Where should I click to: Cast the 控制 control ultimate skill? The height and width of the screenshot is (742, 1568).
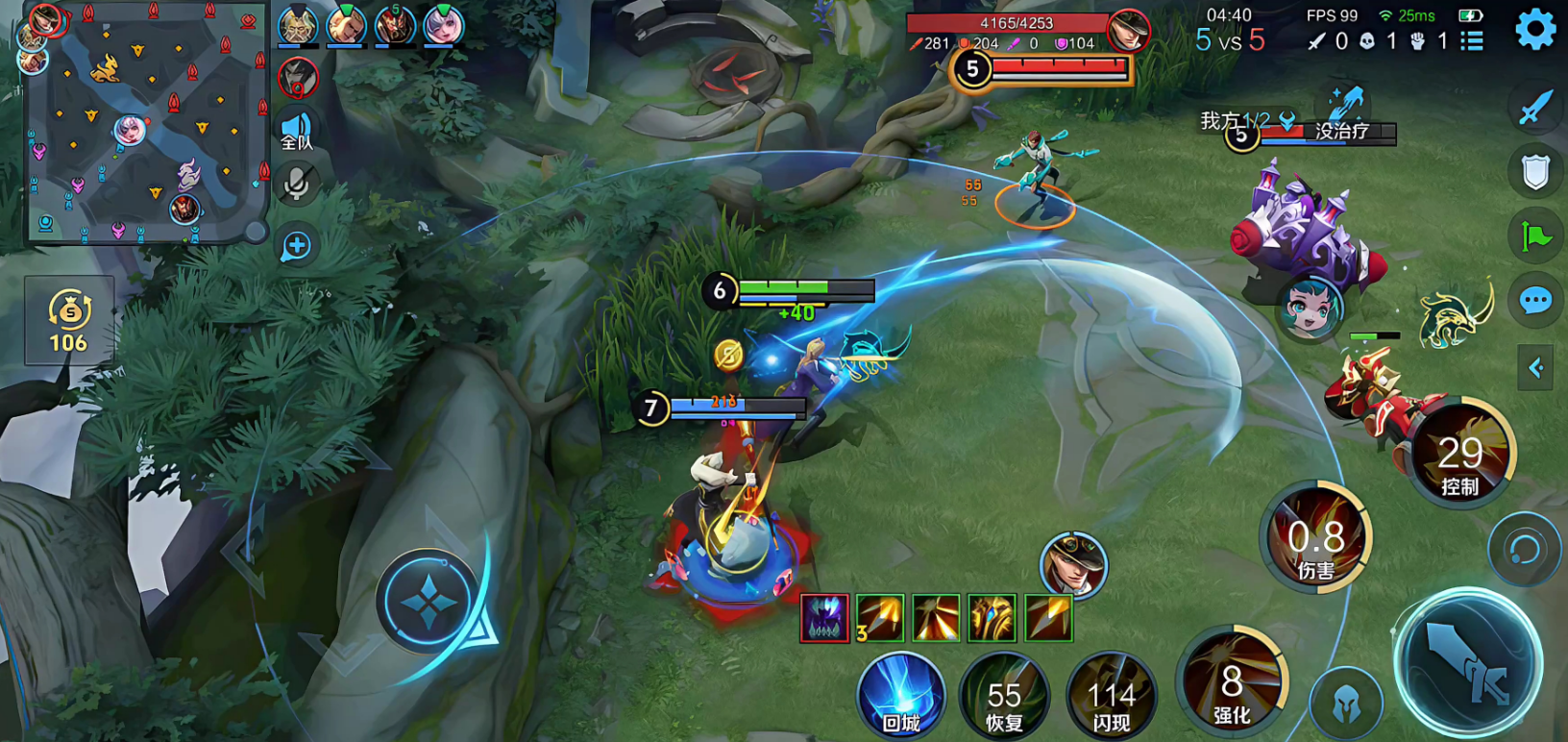tap(1459, 454)
